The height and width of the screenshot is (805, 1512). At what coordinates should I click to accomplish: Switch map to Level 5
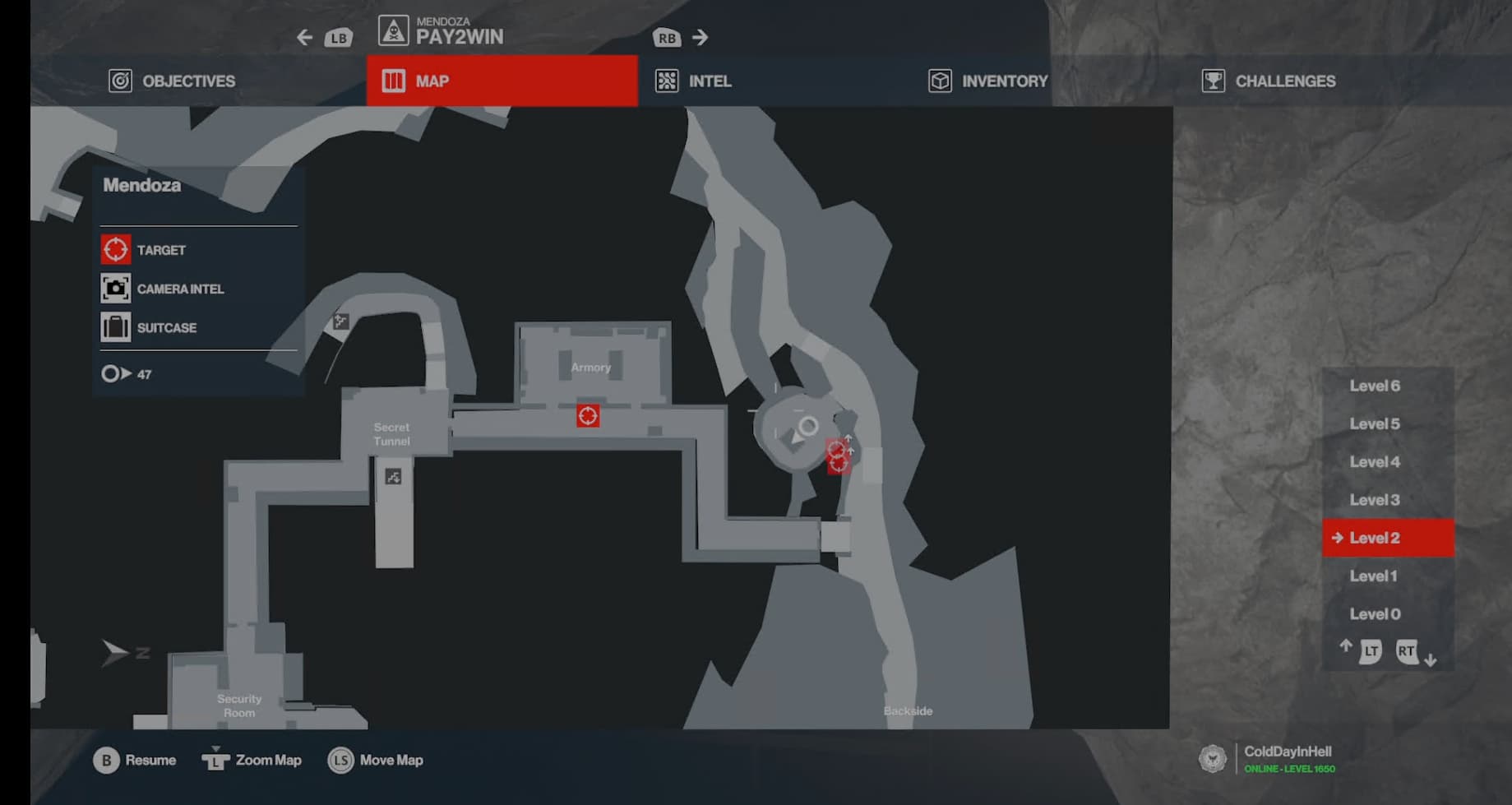(x=1374, y=424)
